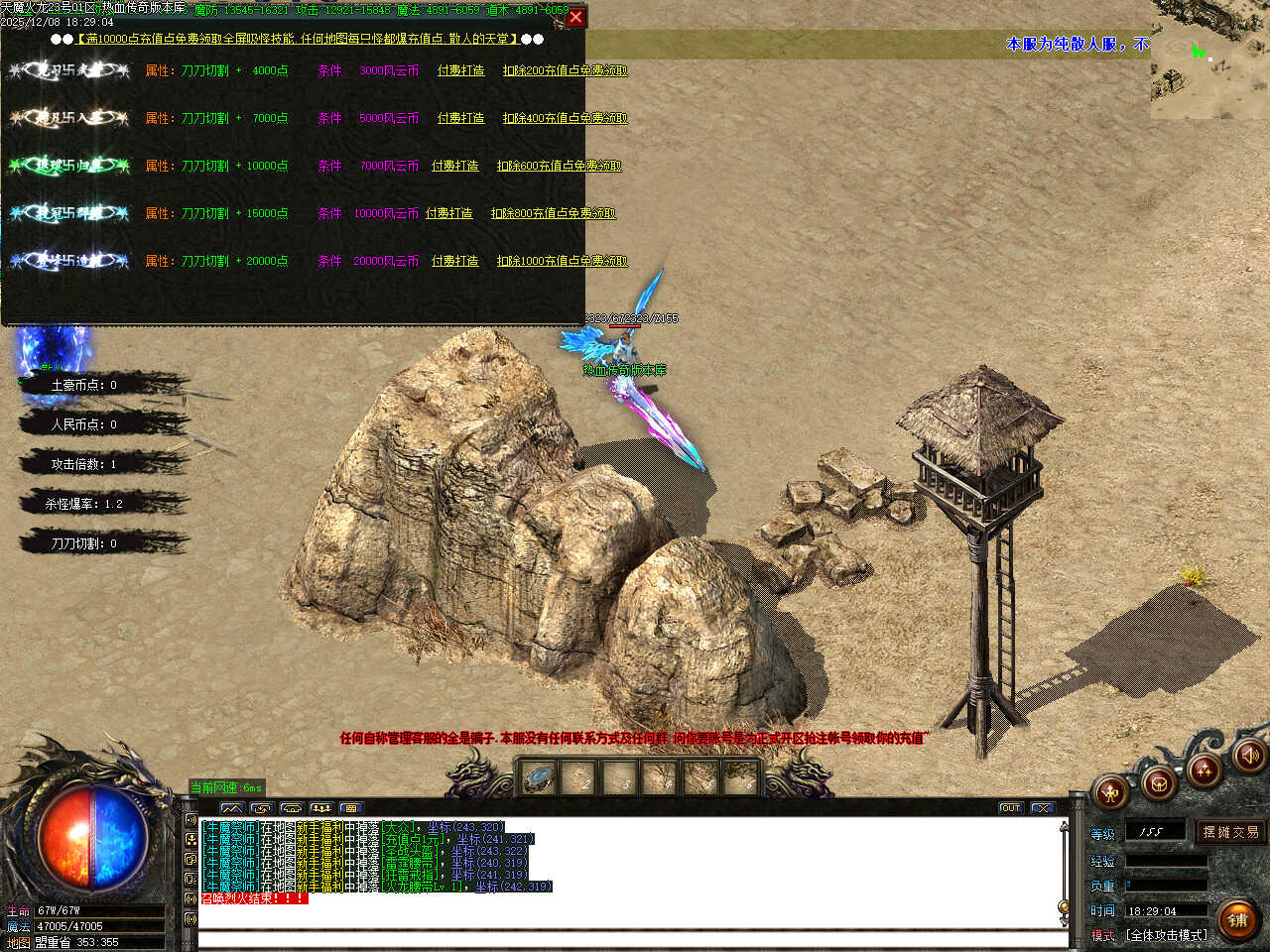
Task: Close the forging panel with the red X
Action: [x=575, y=17]
